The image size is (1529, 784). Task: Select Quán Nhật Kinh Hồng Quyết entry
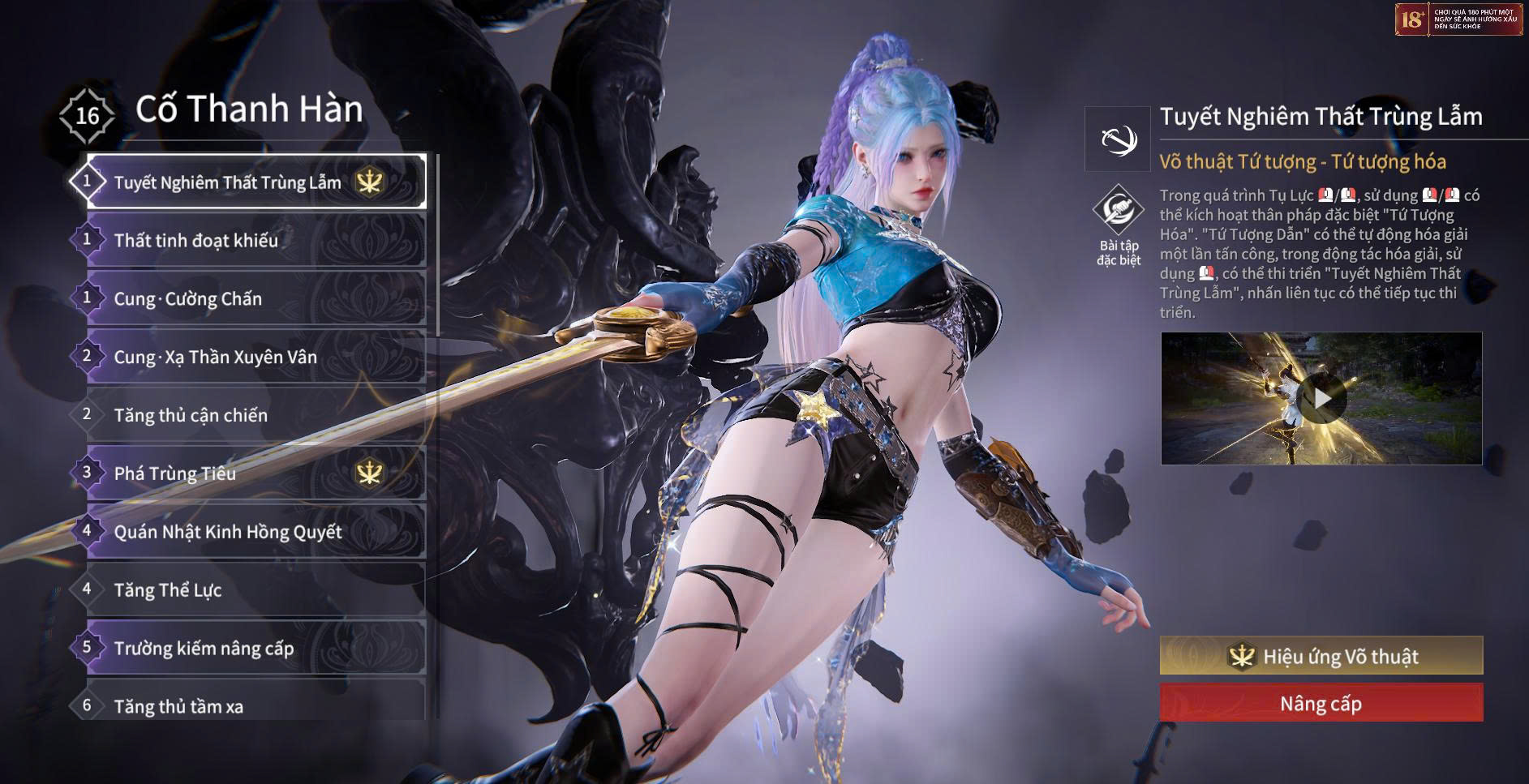tap(256, 532)
